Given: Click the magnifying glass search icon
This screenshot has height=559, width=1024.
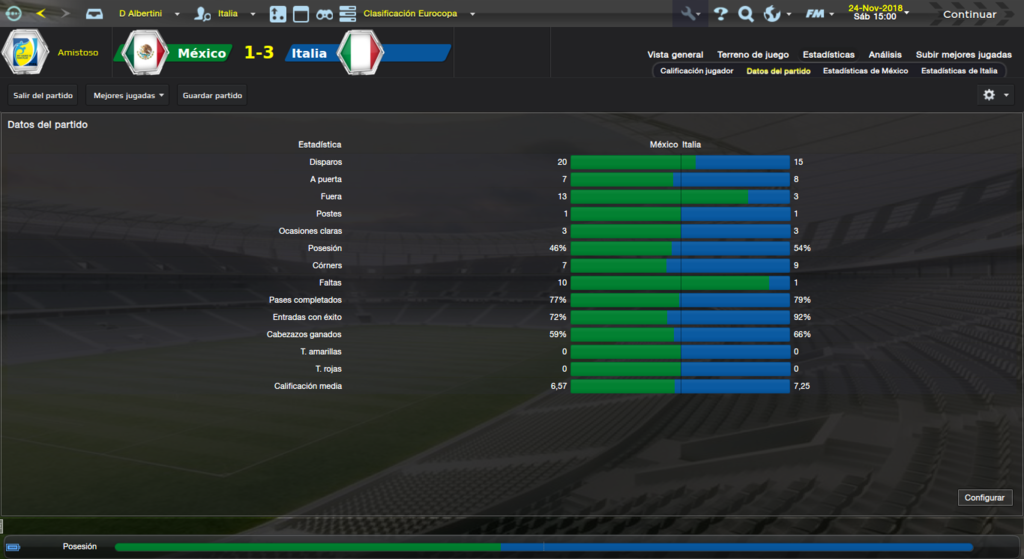Looking at the screenshot, I should pos(745,14).
